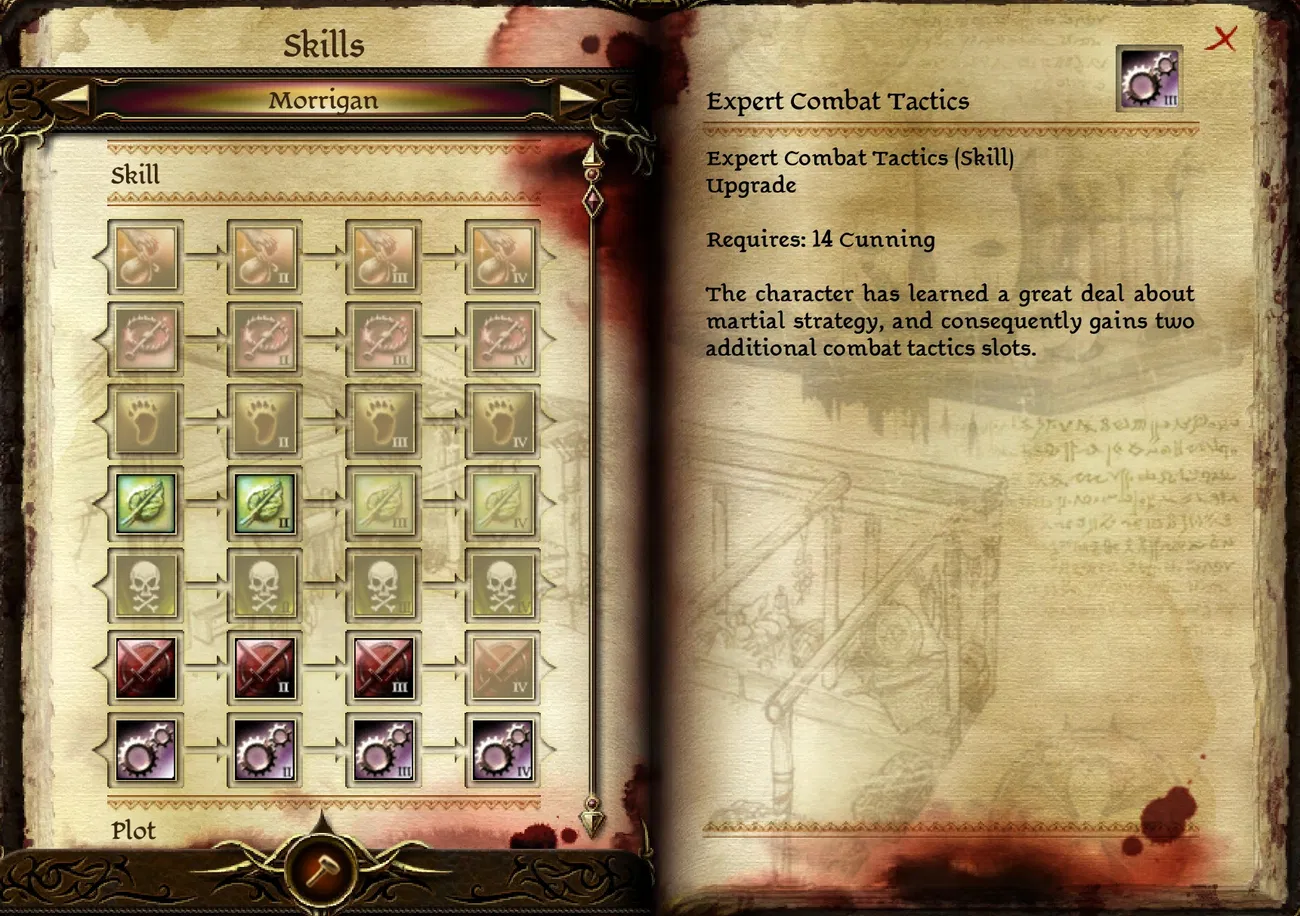
Task: Choose the tier IV Combat Training skill
Action: pos(503,668)
